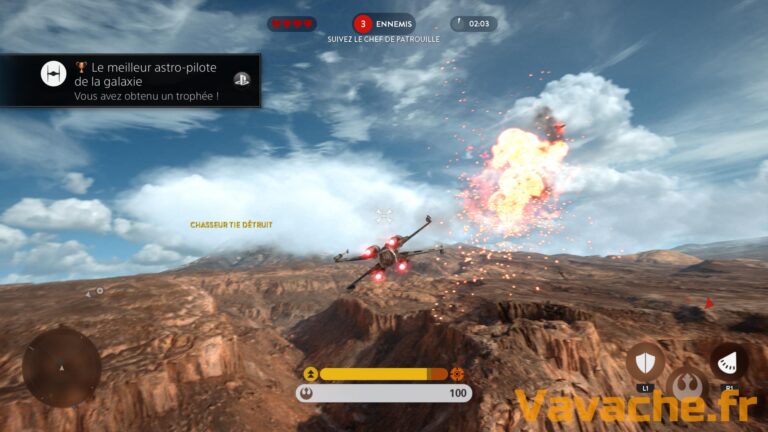Select the red enemies counter badge
Viewport: 768px width, 432px height.
(x=362, y=23)
